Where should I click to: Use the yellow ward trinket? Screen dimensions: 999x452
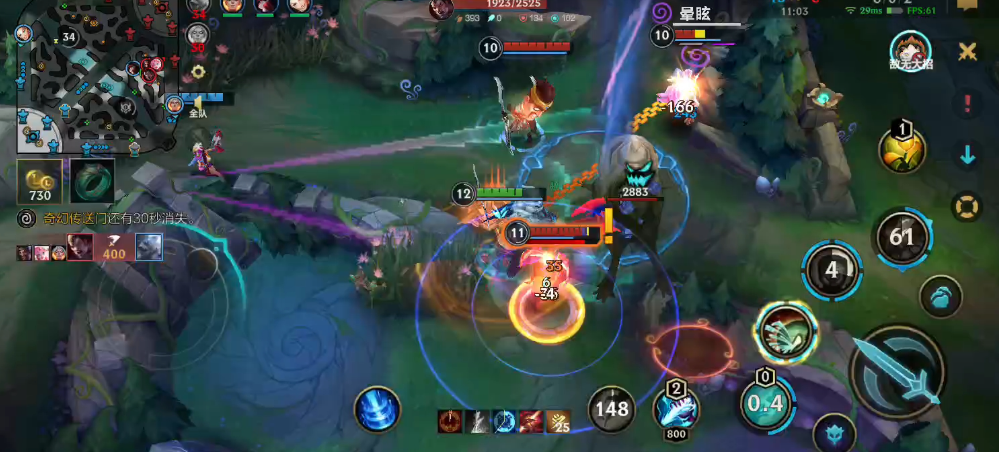point(901,150)
